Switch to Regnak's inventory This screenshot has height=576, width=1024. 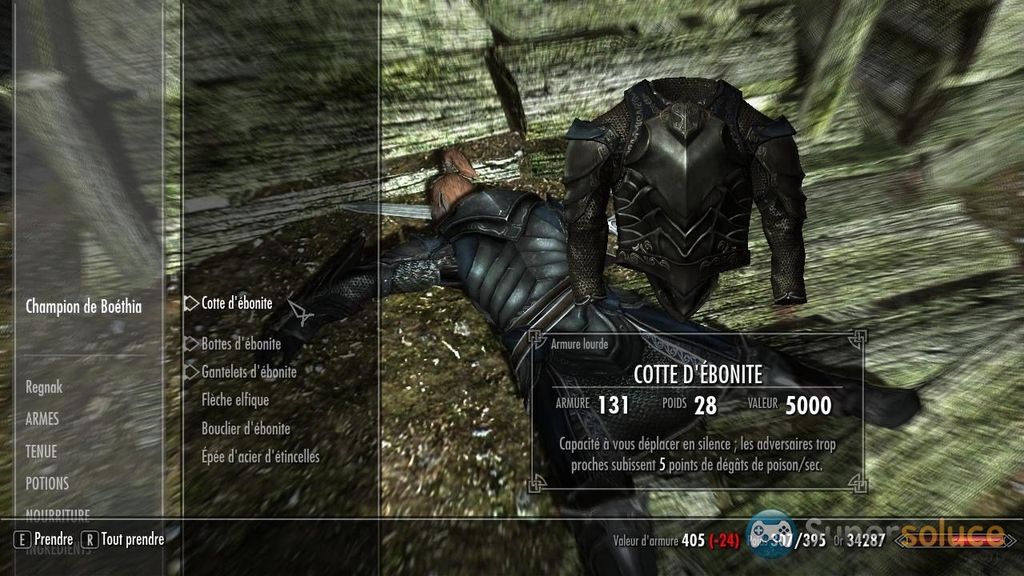pyautogui.click(x=47, y=386)
